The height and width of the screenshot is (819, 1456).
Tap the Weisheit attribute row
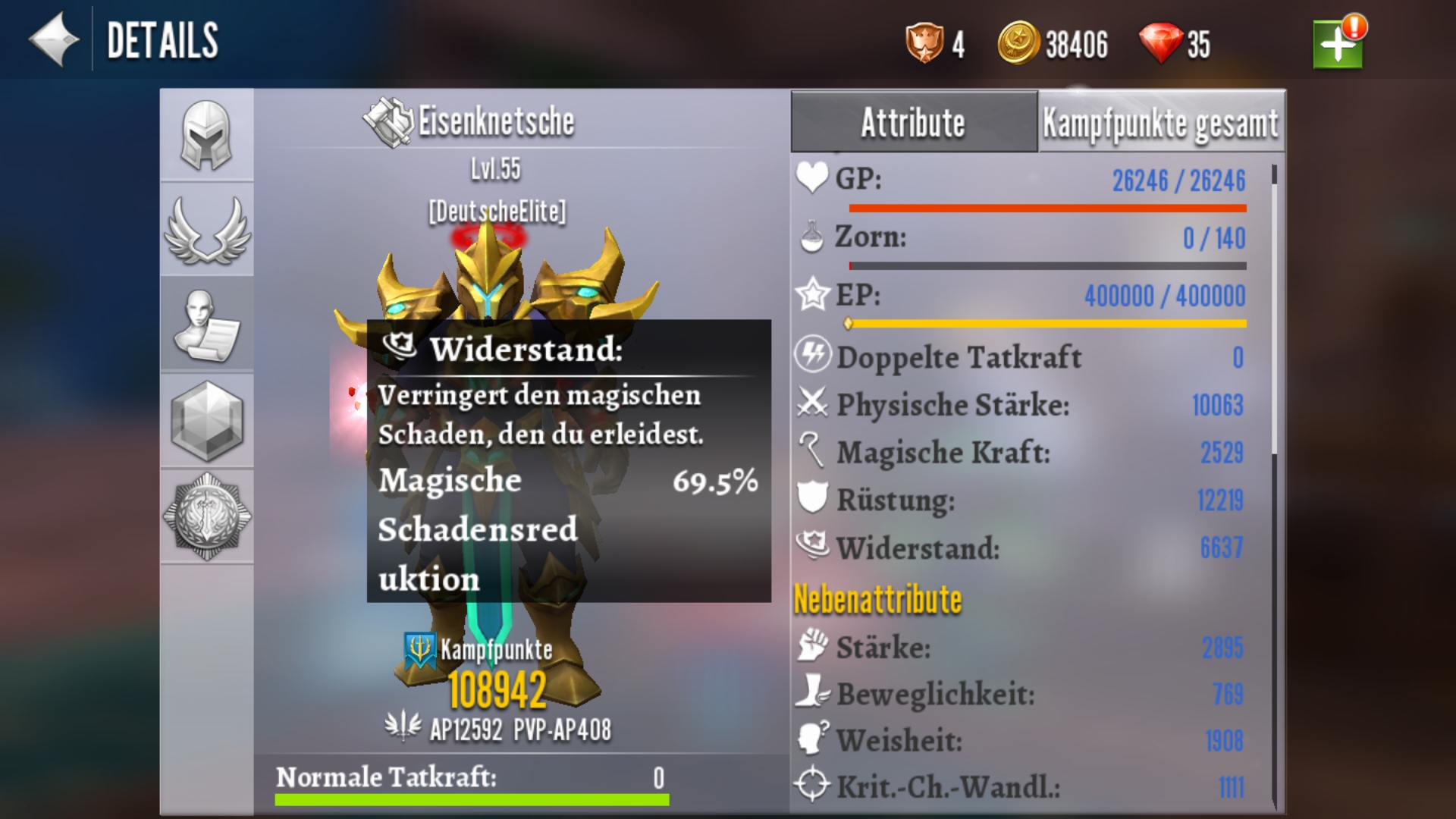pos(1020,740)
